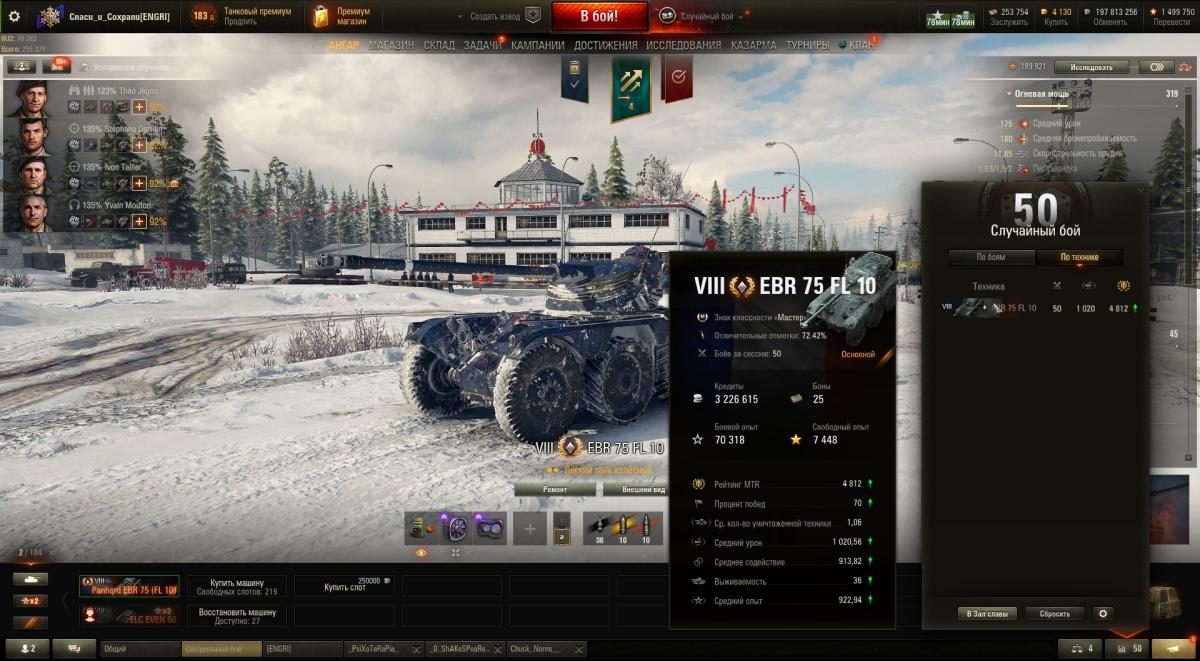Switch session stats to По боям
Screen dimensions: 1200x661
click(991, 257)
